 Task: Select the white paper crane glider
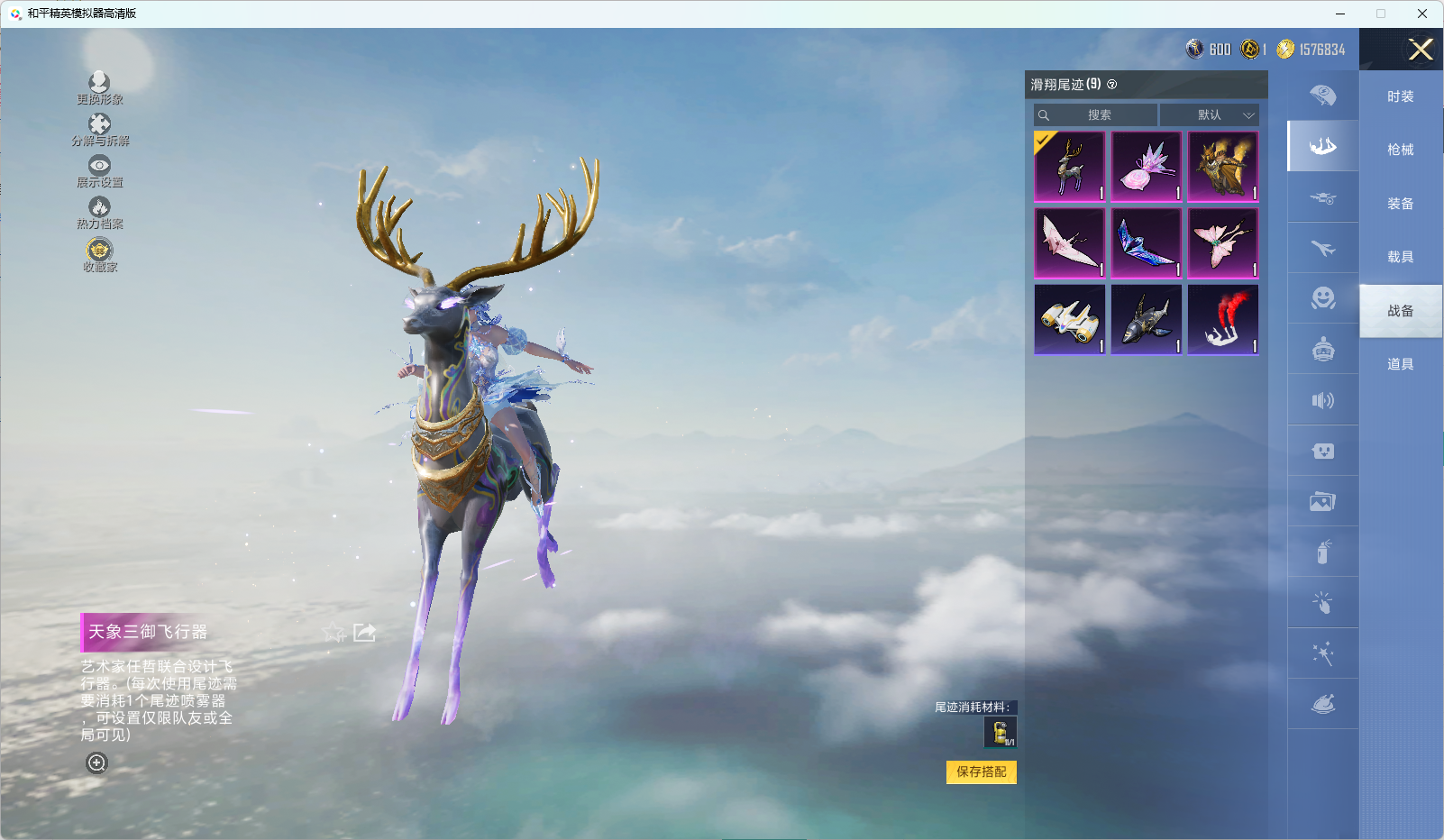click(1070, 243)
